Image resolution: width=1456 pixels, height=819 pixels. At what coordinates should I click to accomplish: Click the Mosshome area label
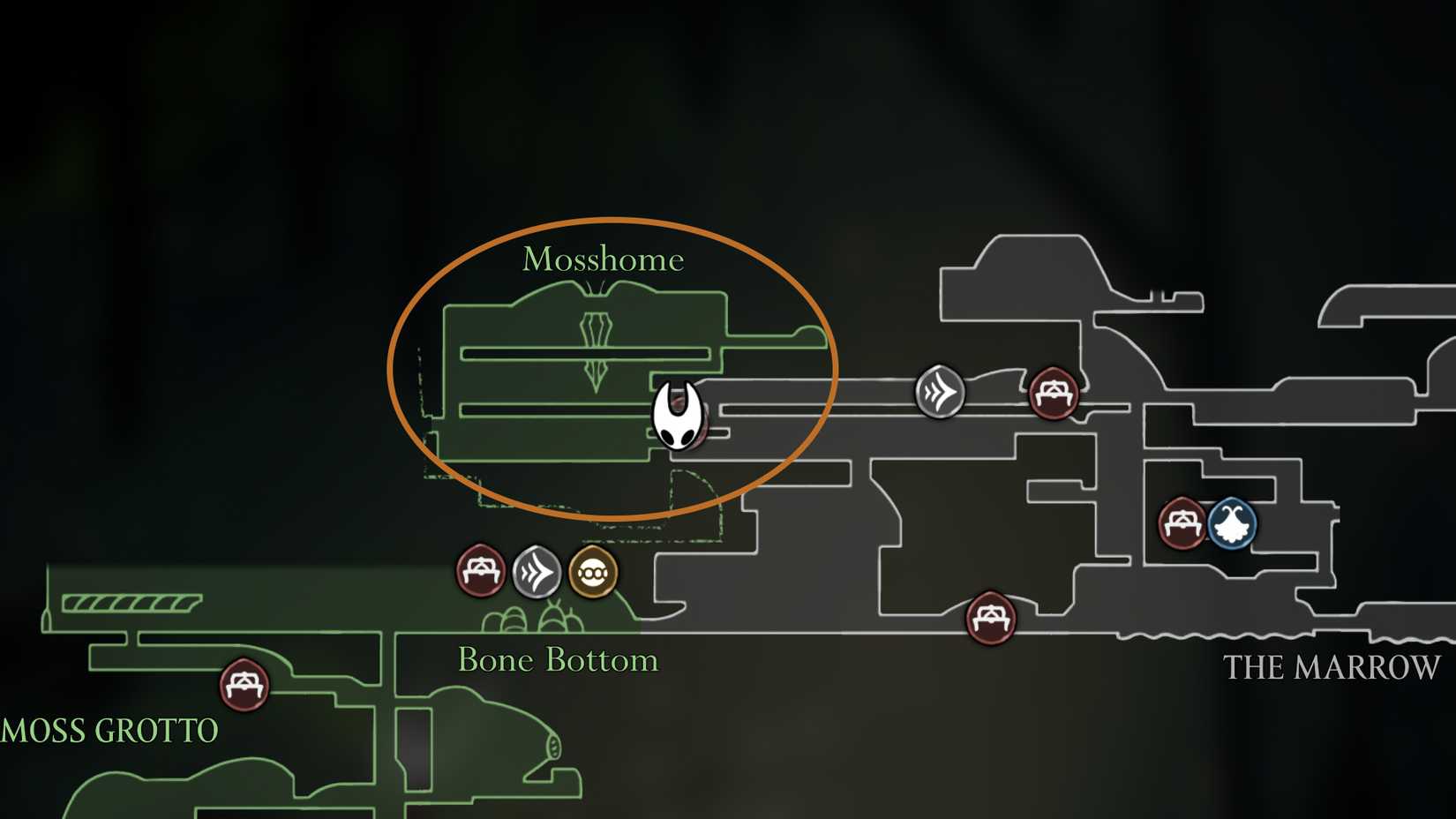[x=603, y=259]
